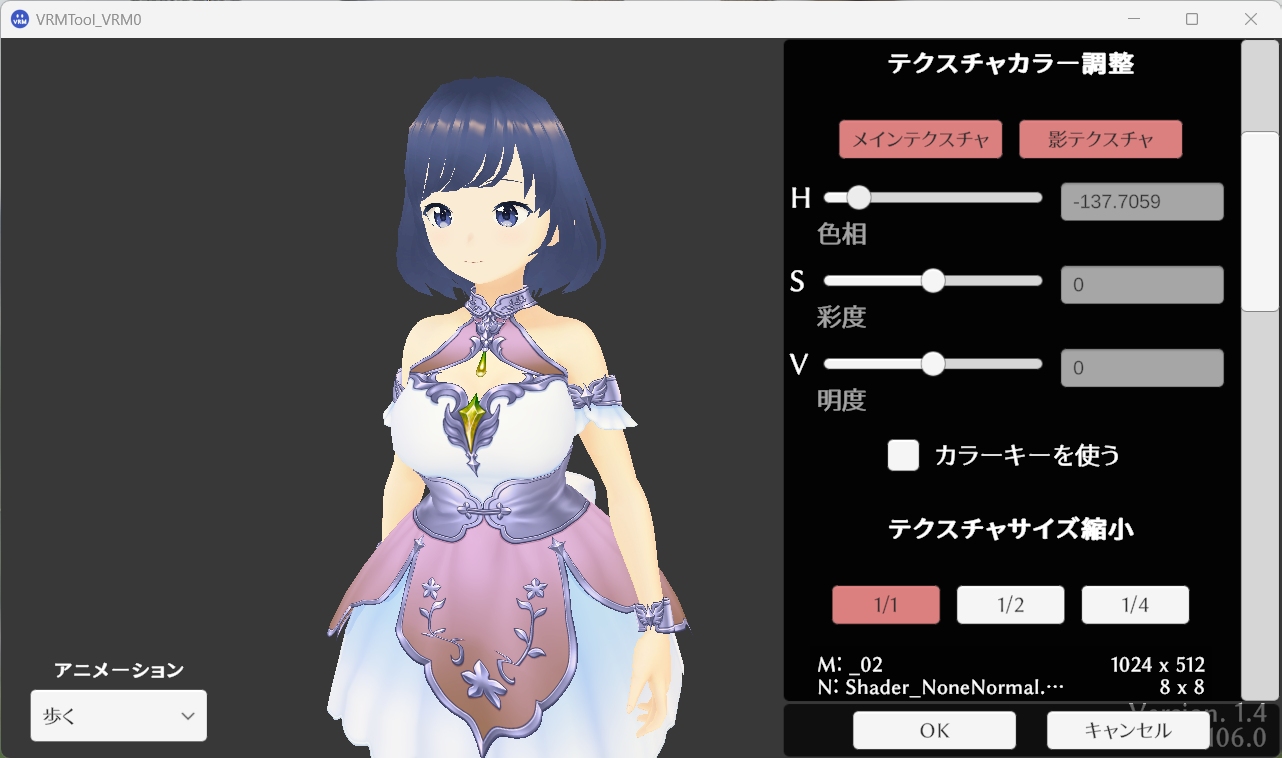The image size is (1282, 758).
Task: Click the V brightness slider handle
Action: tap(933, 364)
